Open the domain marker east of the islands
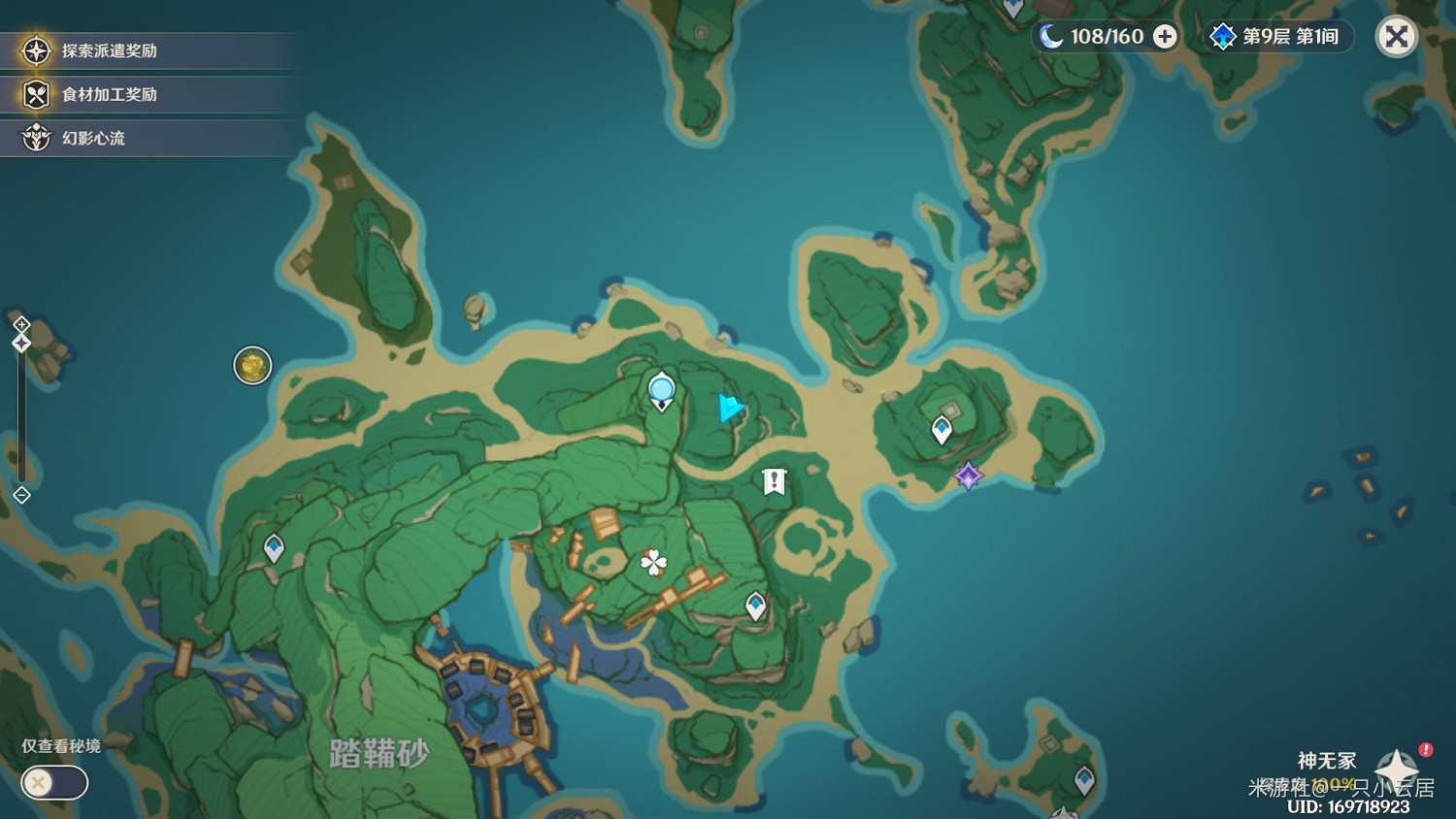Image resolution: width=1456 pixels, height=819 pixels. click(x=968, y=475)
